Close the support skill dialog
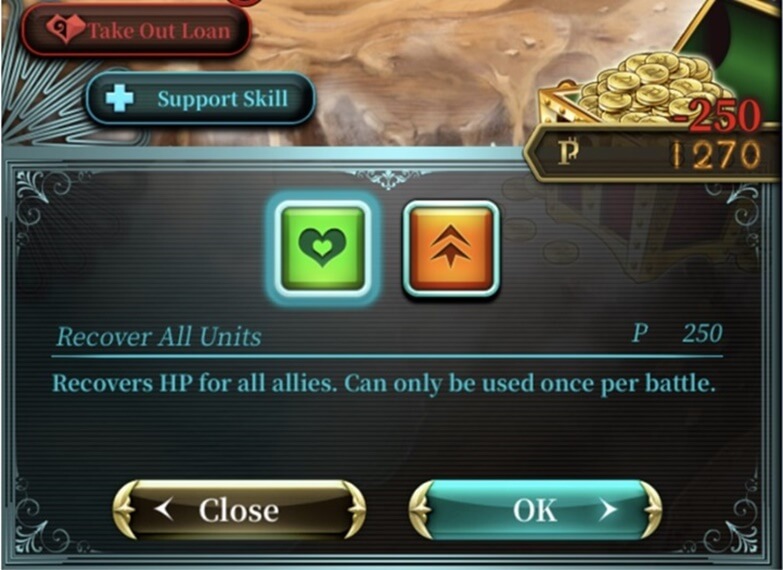Viewport: 783px width, 570px height. point(239,510)
